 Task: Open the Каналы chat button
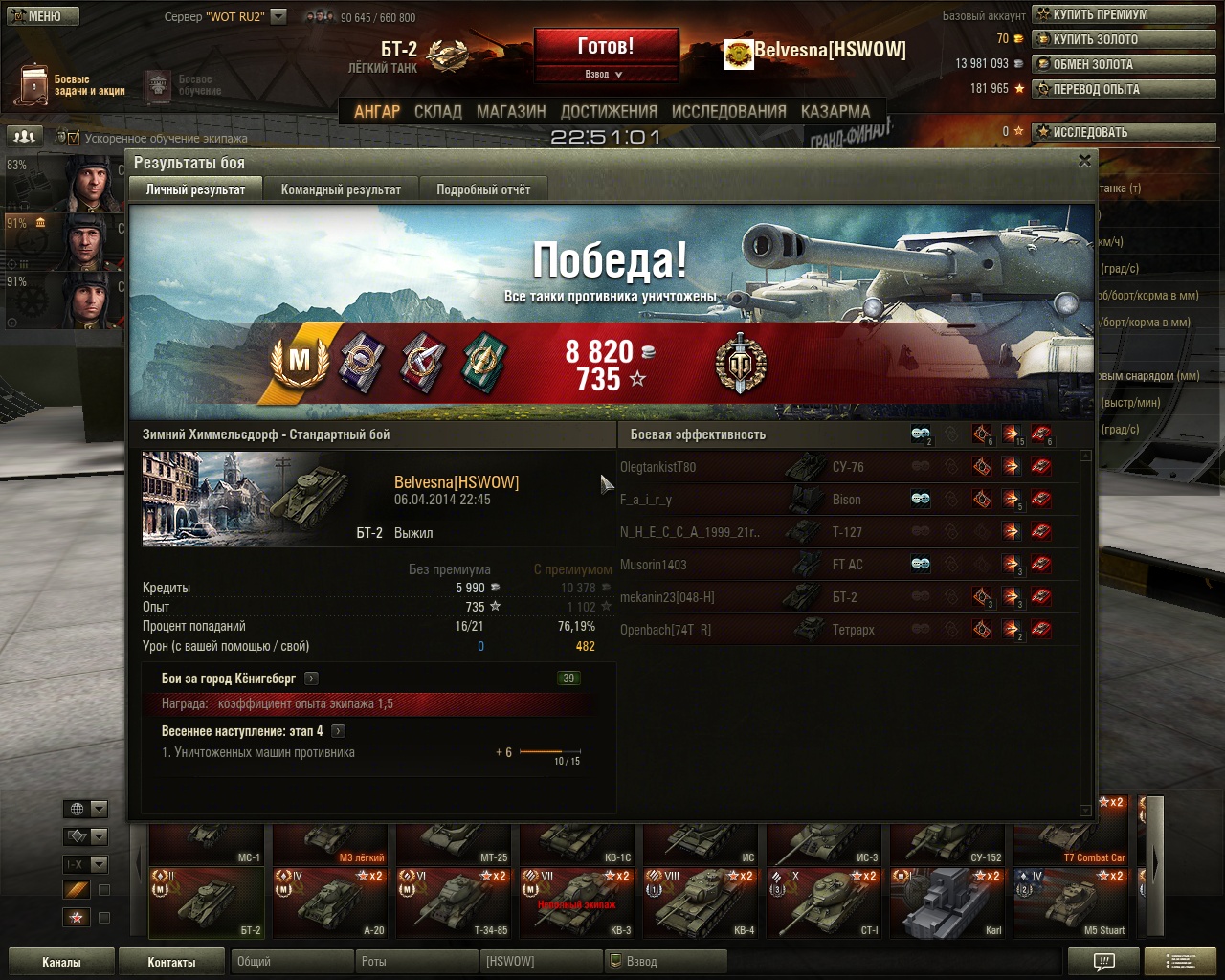pos(61,962)
